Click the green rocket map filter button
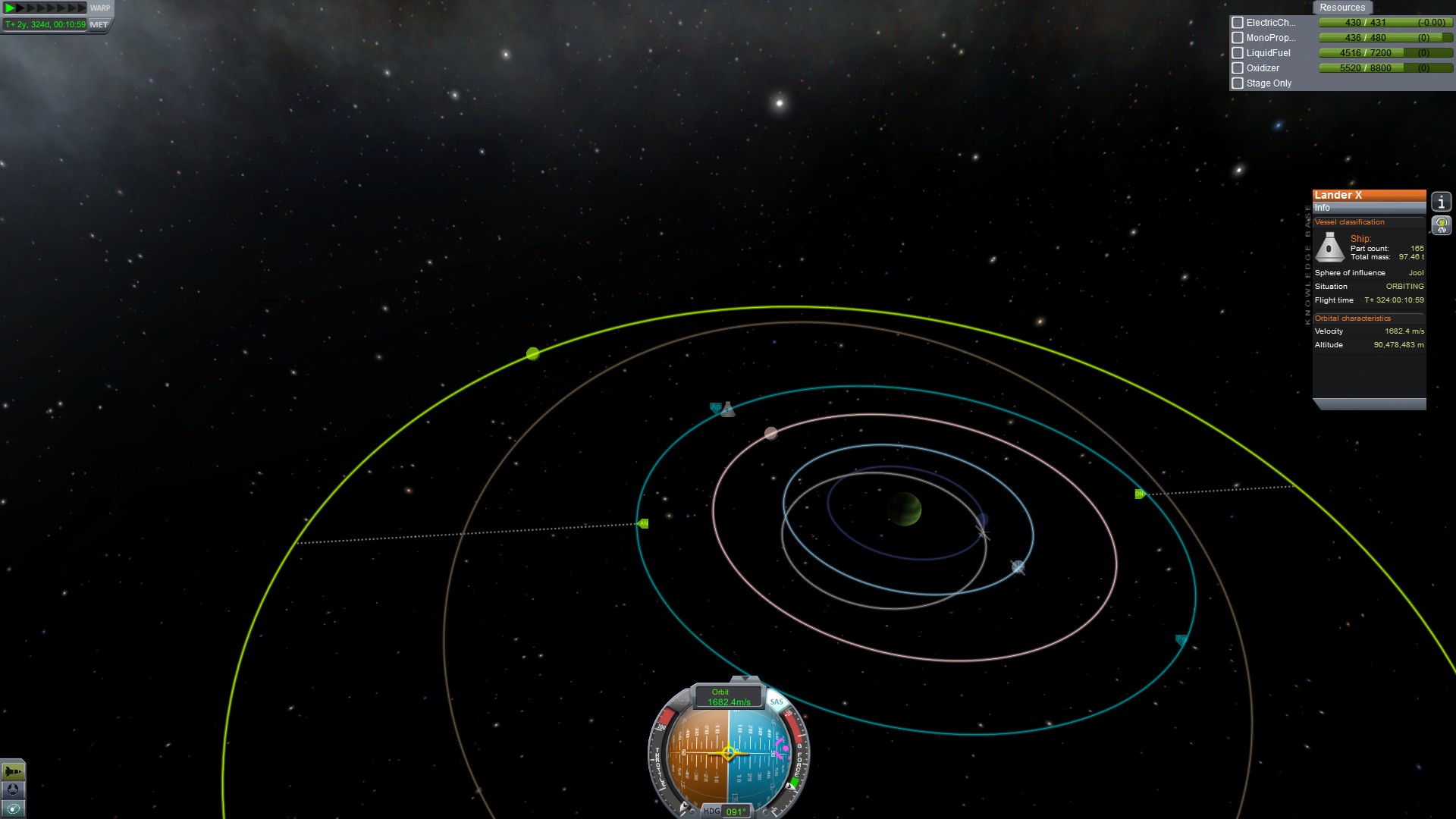 [13, 771]
